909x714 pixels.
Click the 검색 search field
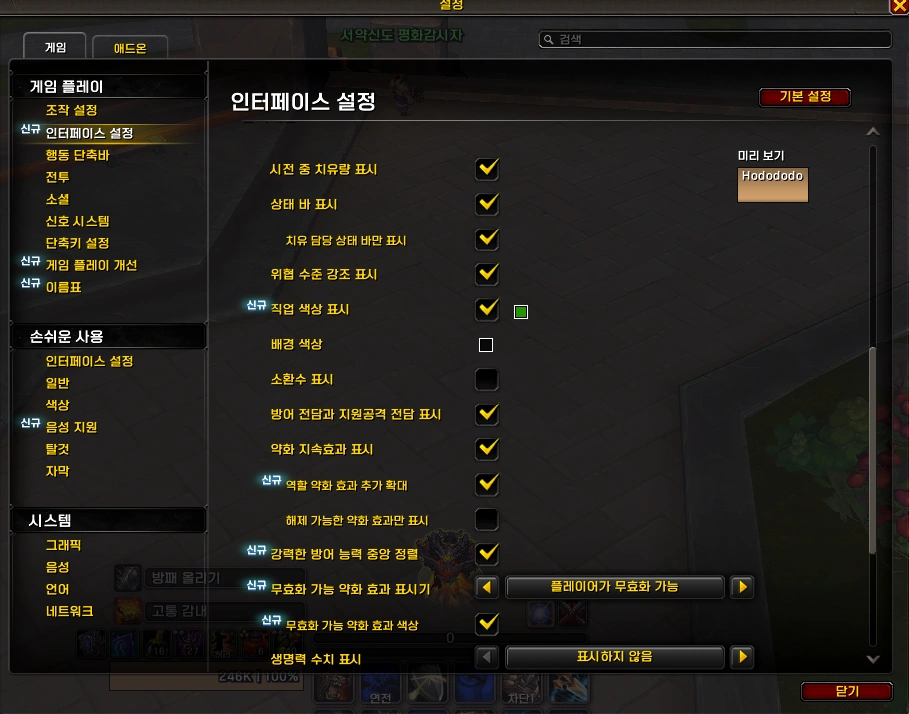pyautogui.click(x=715, y=40)
